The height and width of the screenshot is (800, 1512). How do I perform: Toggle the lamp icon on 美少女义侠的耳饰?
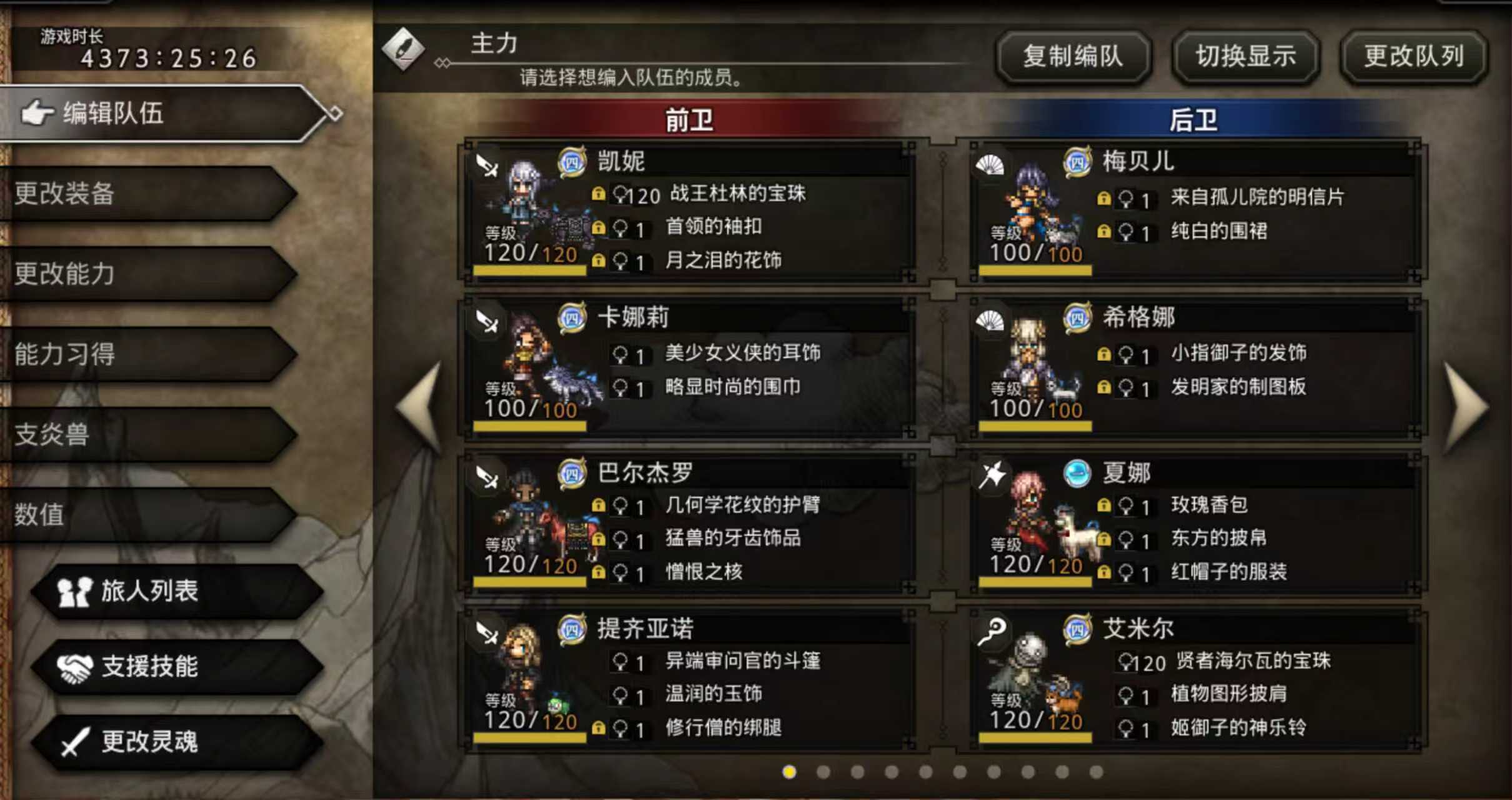point(619,353)
